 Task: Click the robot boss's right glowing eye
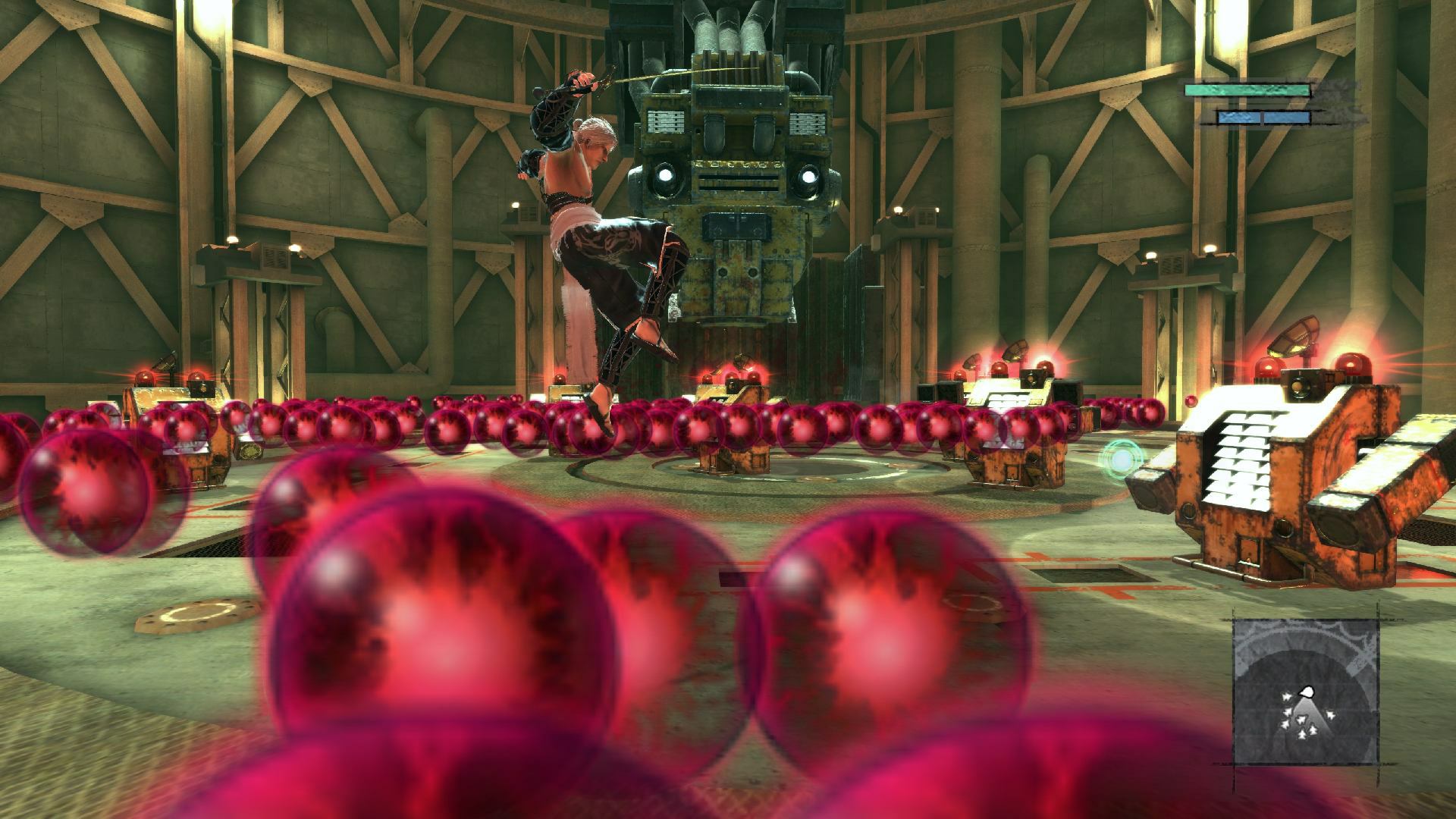click(x=810, y=175)
